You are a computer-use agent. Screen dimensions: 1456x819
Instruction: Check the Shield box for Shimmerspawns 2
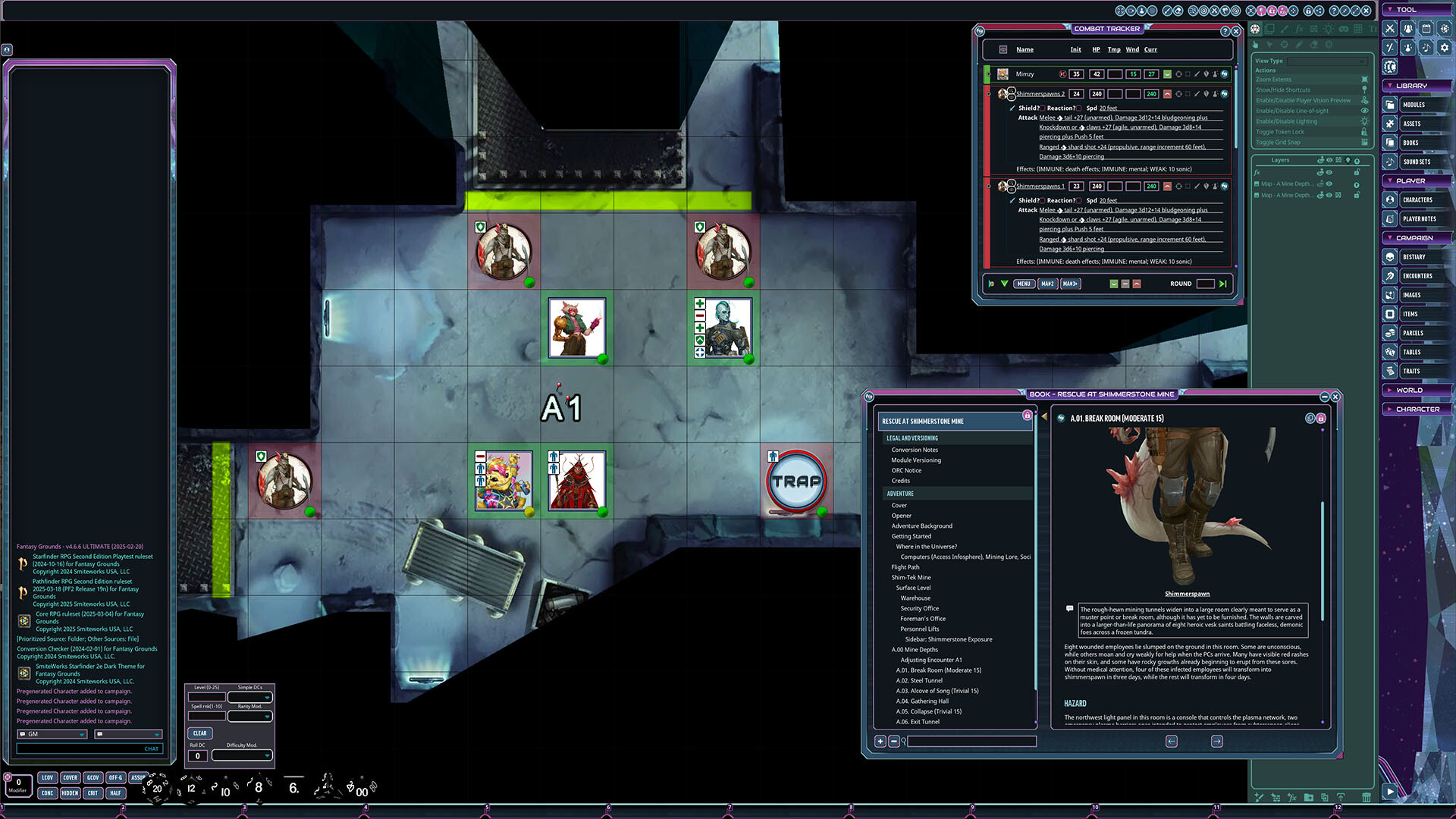(x=1042, y=107)
